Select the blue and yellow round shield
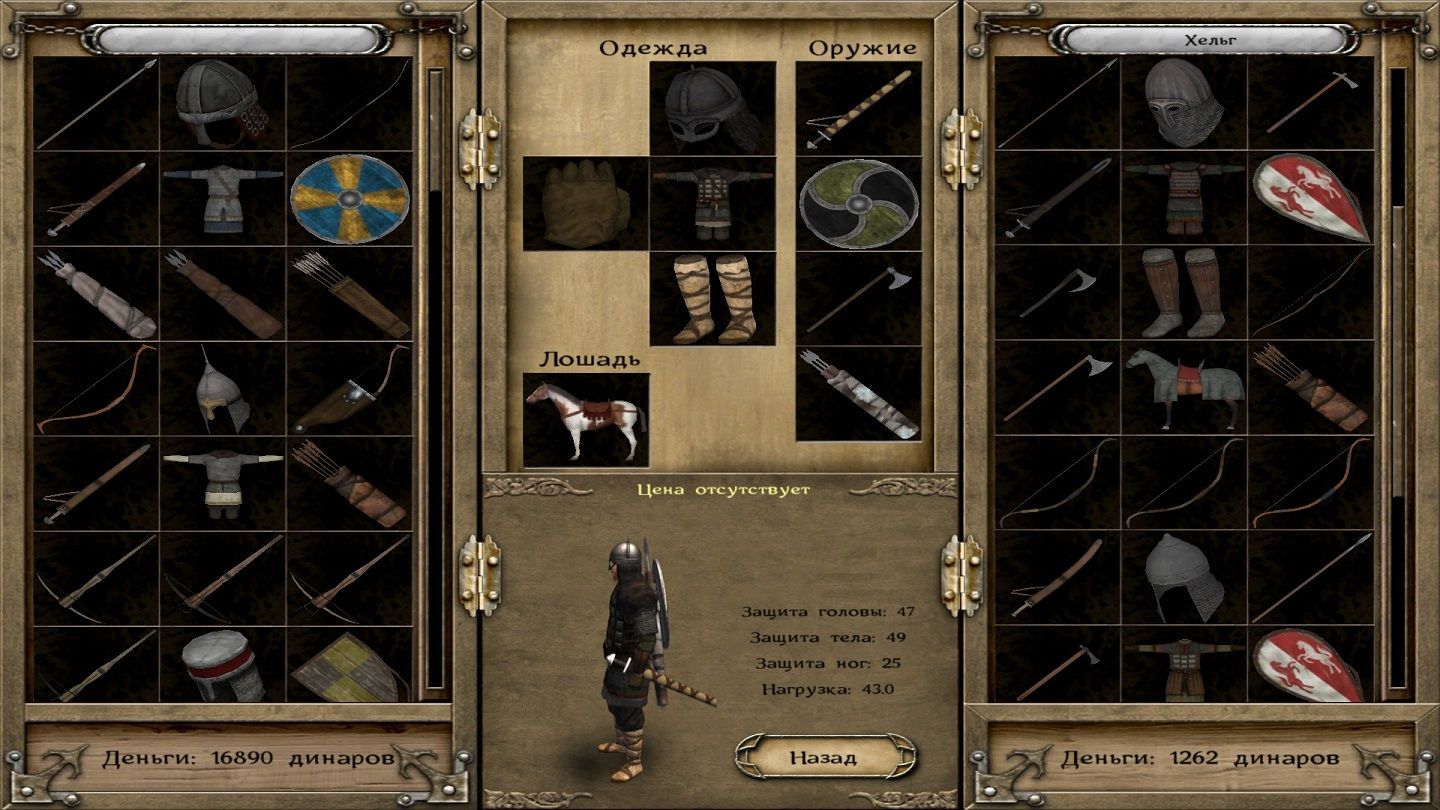 [x=350, y=198]
